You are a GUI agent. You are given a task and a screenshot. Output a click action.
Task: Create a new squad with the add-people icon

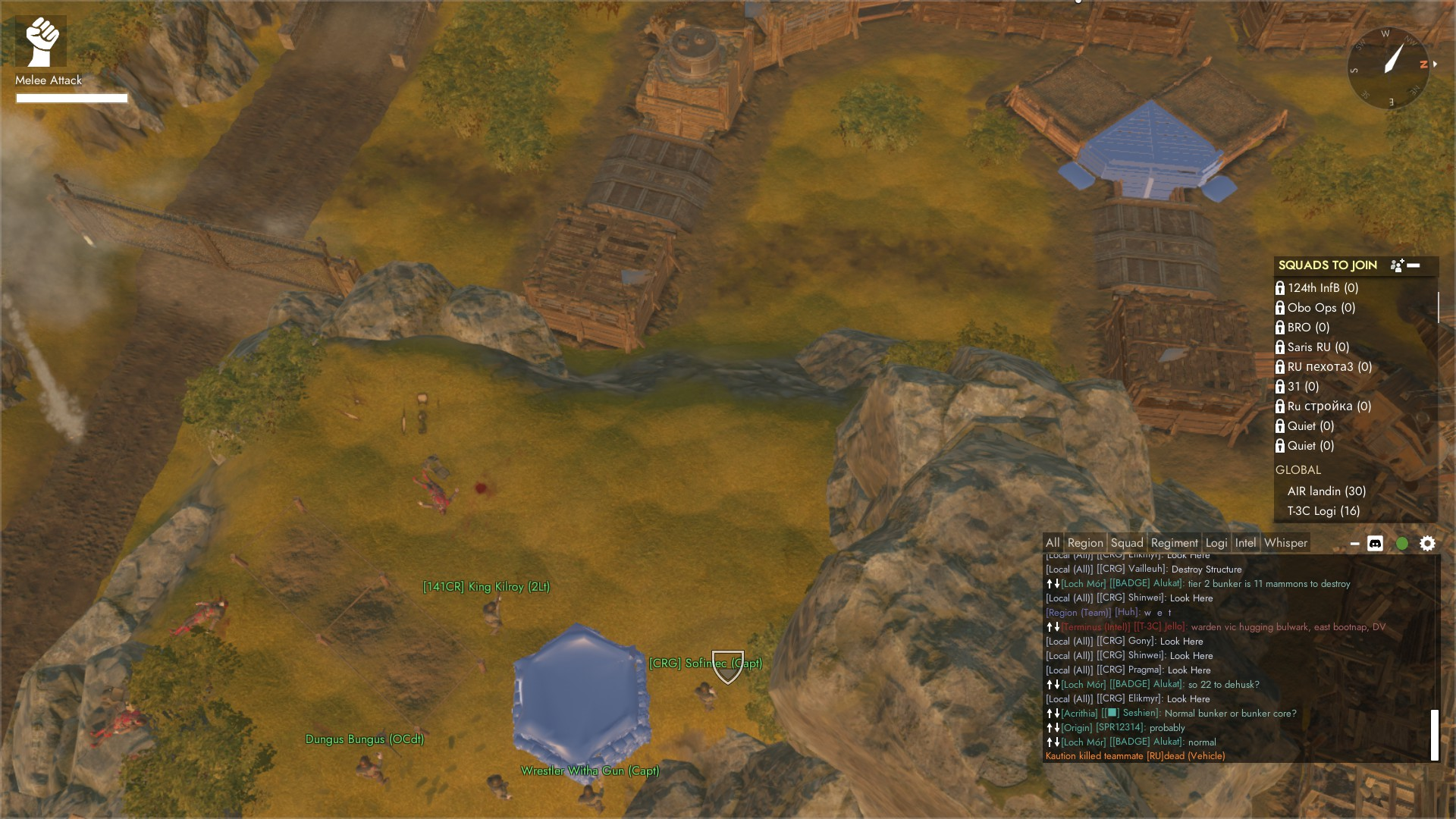pyautogui.click(x=1396, y=265)
